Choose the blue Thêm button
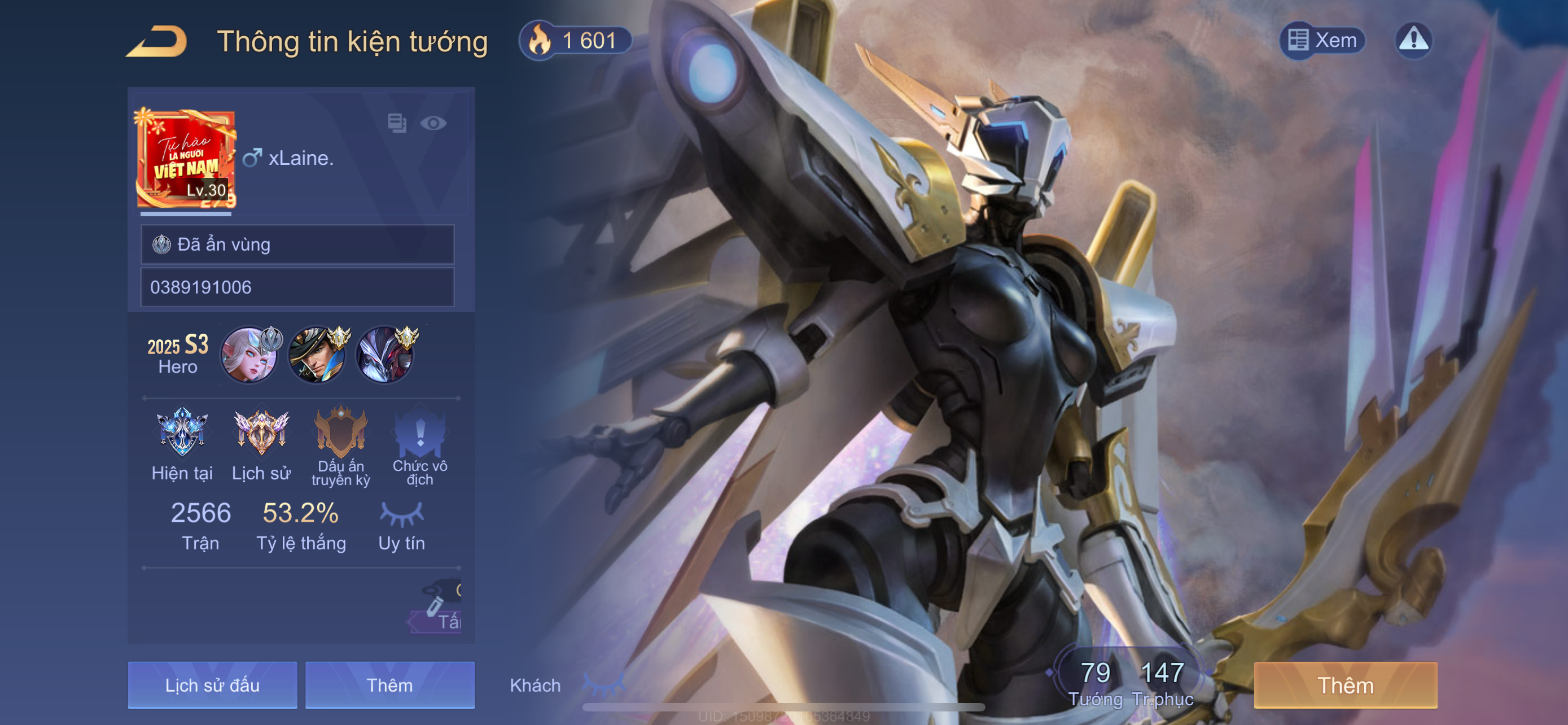This screenshot has width=1568, height=725. coord(389,685)
